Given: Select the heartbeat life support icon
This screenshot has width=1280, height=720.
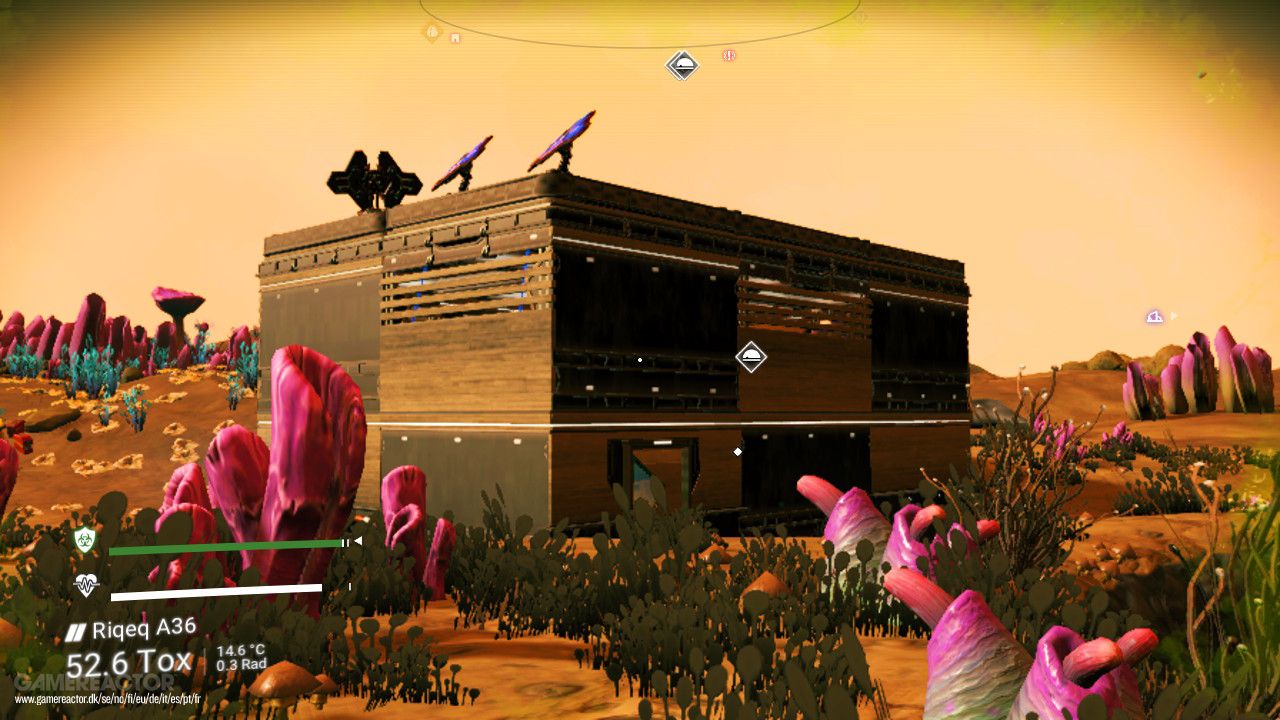Looking at the screenshot, I should coord(86,585).
